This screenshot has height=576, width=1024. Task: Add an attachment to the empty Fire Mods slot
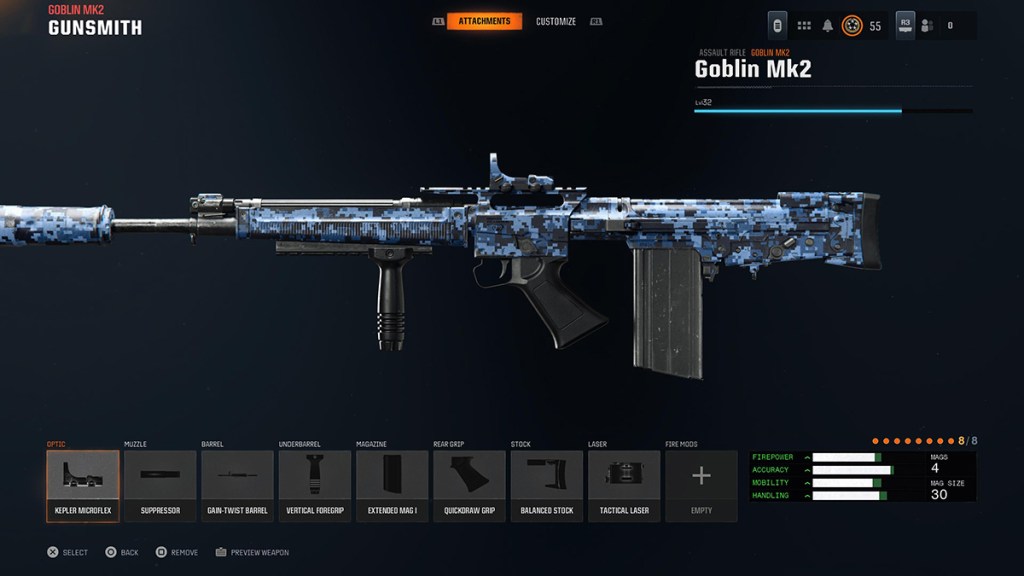tap(701, 485)
